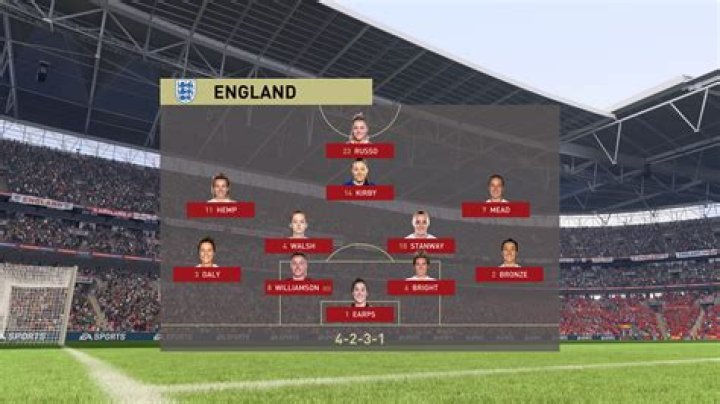Select Russo in the striker position
Screen dimensions: 720x404
tap(360, 150)
